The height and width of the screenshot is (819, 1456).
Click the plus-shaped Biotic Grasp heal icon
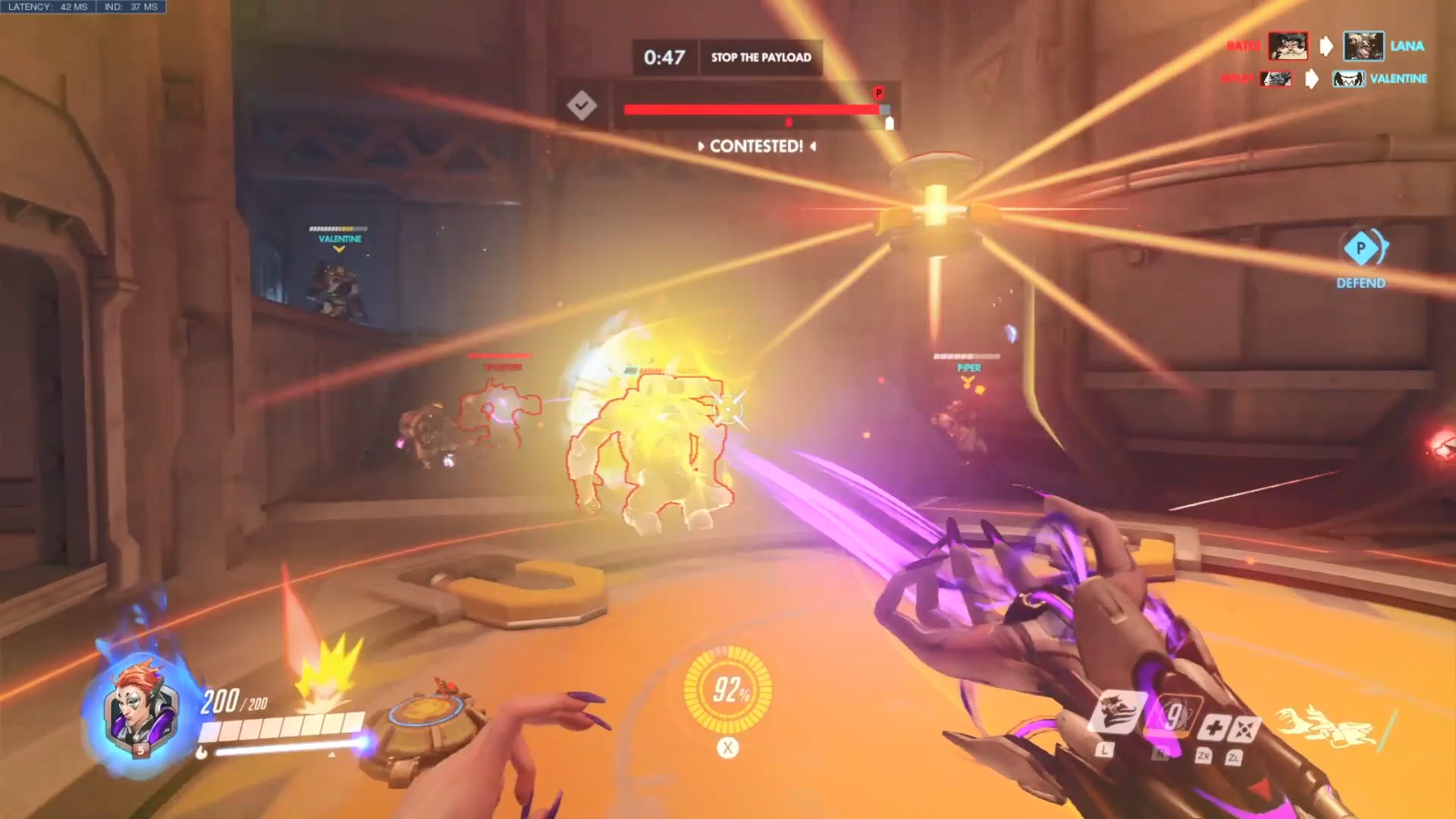pyautogui.click(x=1213, y=728)
